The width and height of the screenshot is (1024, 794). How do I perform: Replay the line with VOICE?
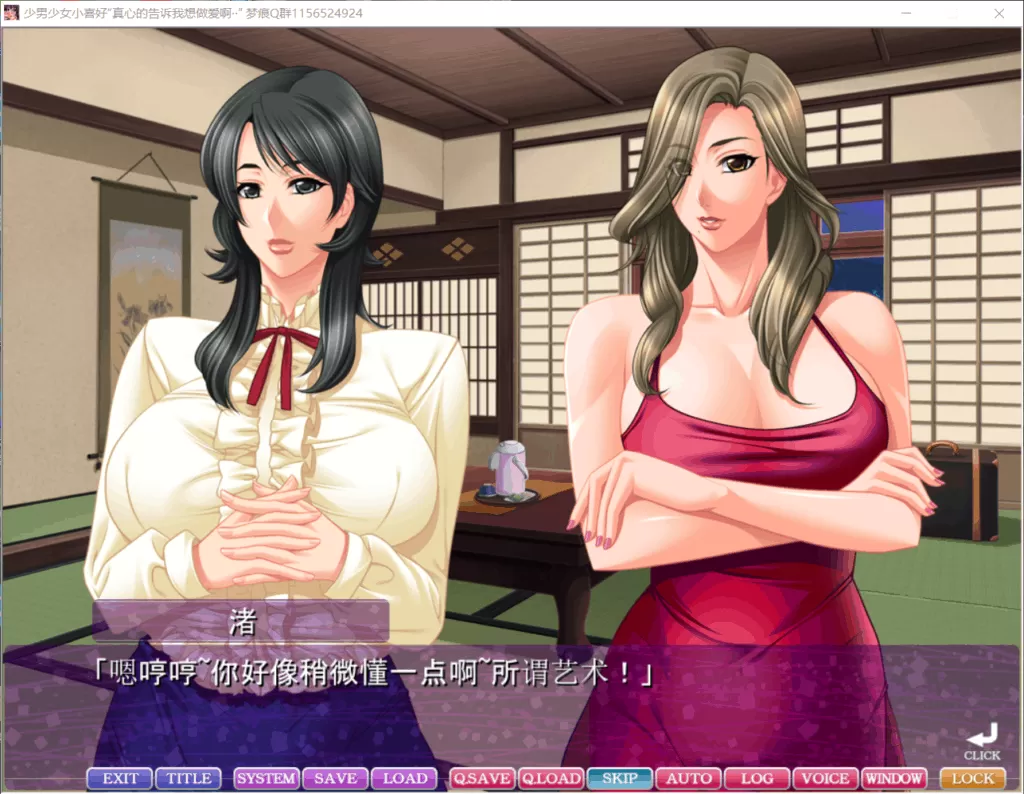[x=826, y=778]
